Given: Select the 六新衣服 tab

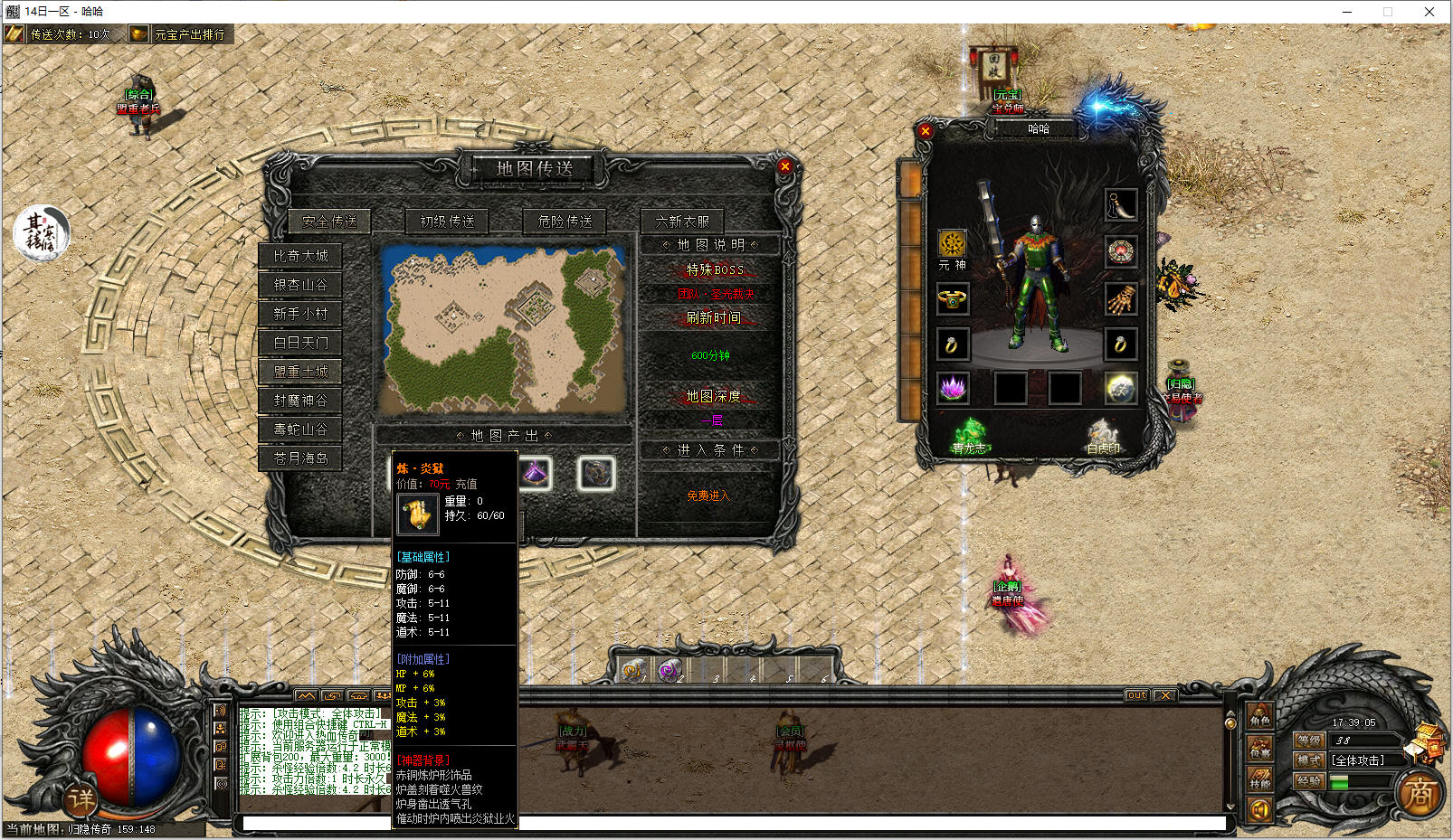Looking at the screenshot, I should [x=682, y=221].
